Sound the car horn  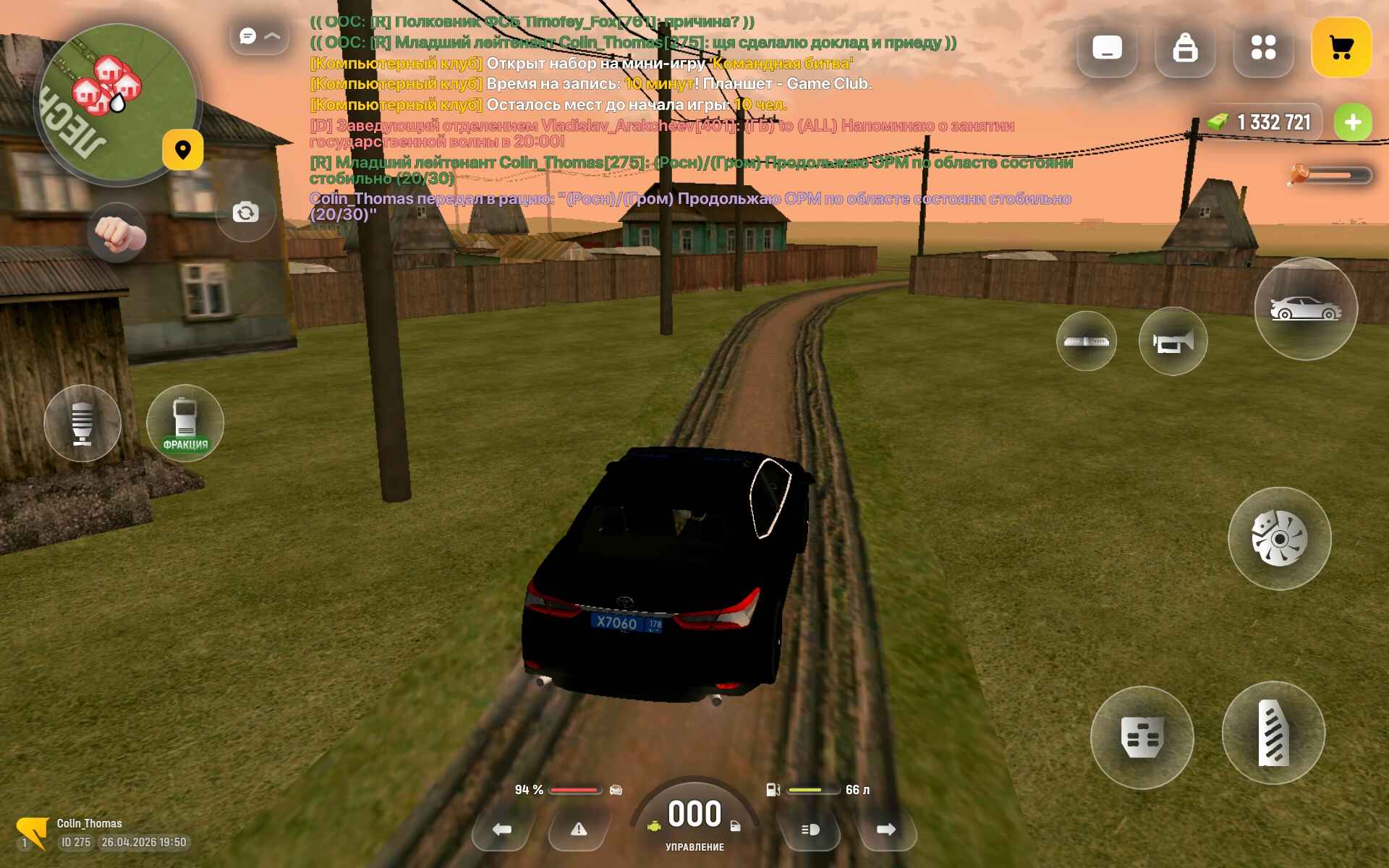tap(1173, 341)
